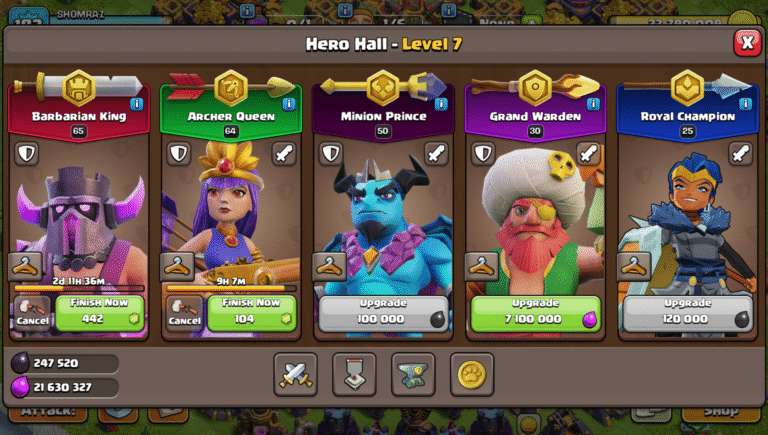Close the Hero Hall window
The width and height of the screenshot is (768, 435).
[x=746, y=42]
